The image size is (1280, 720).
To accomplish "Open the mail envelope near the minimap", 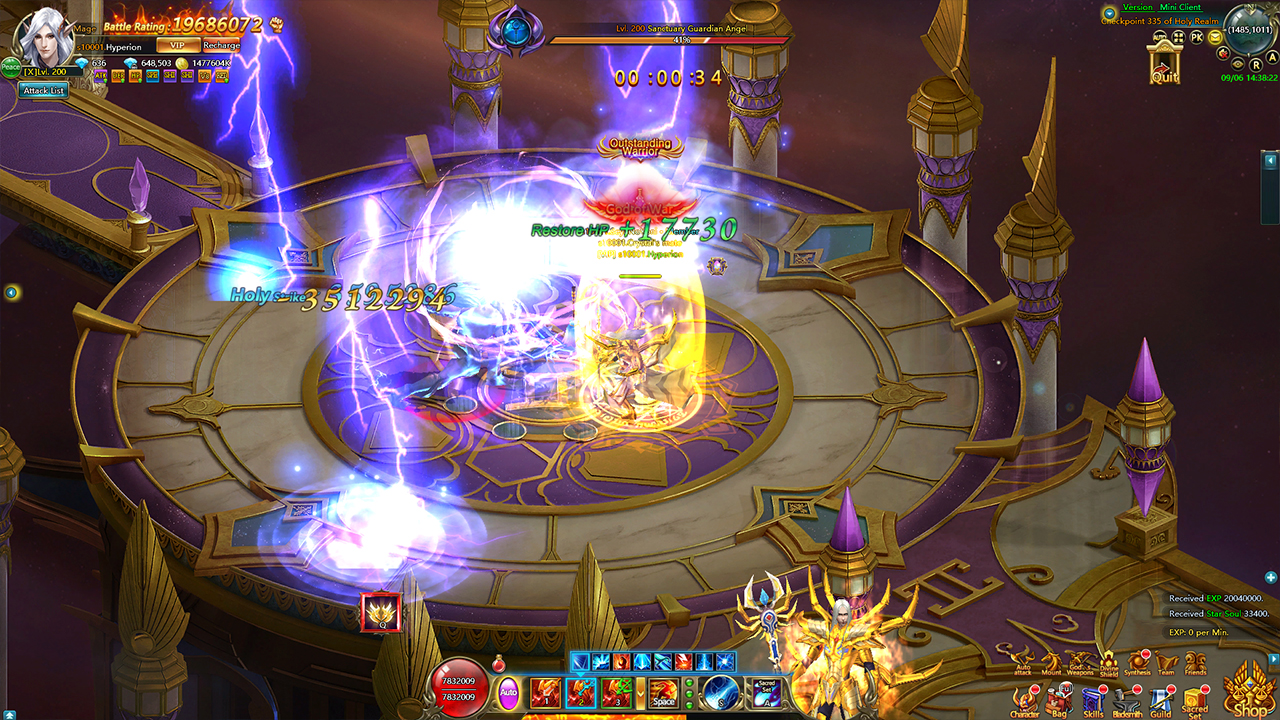I will point(1215,37).
